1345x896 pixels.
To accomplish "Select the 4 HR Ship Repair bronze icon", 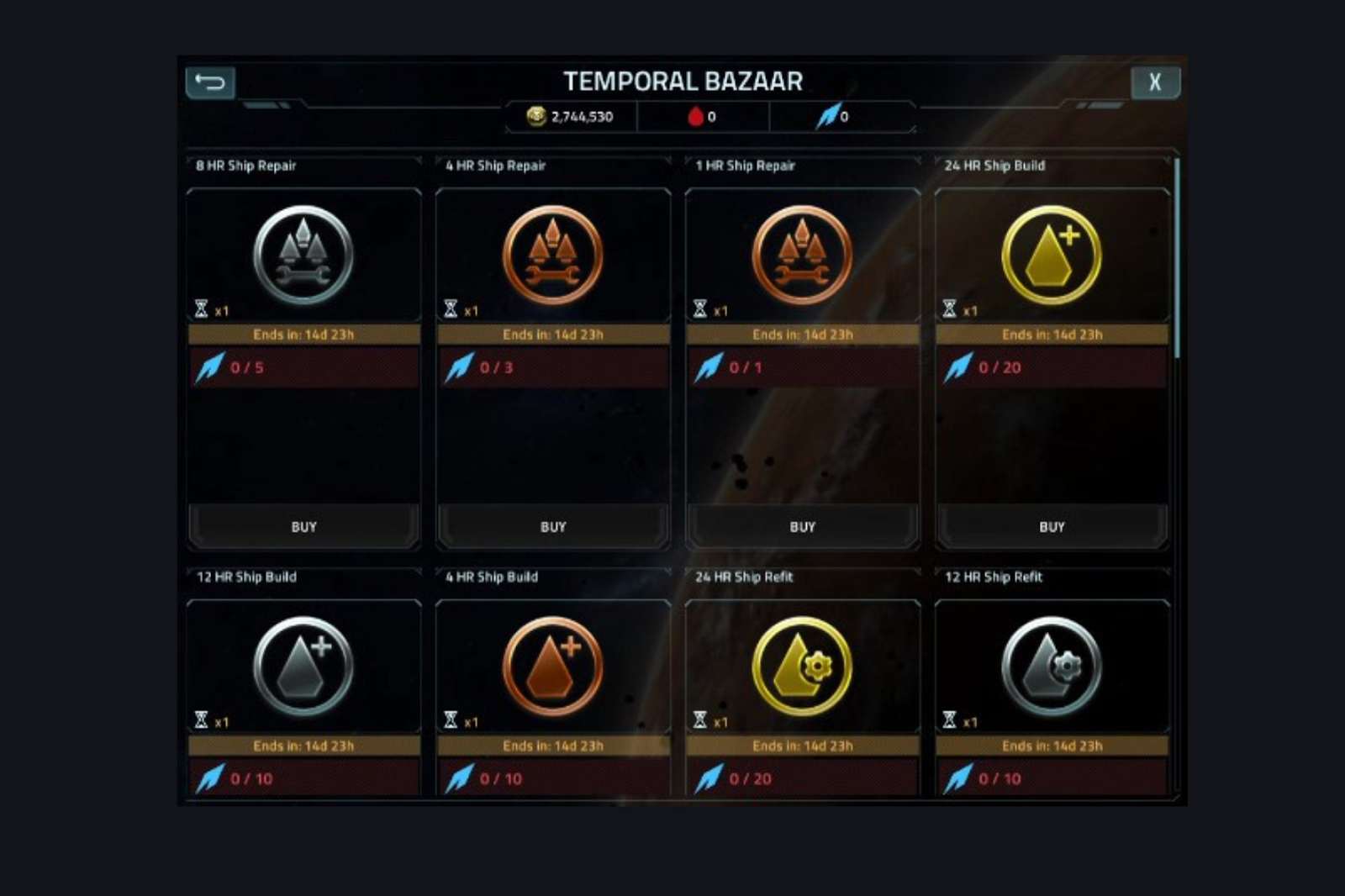I will (553, 256).
